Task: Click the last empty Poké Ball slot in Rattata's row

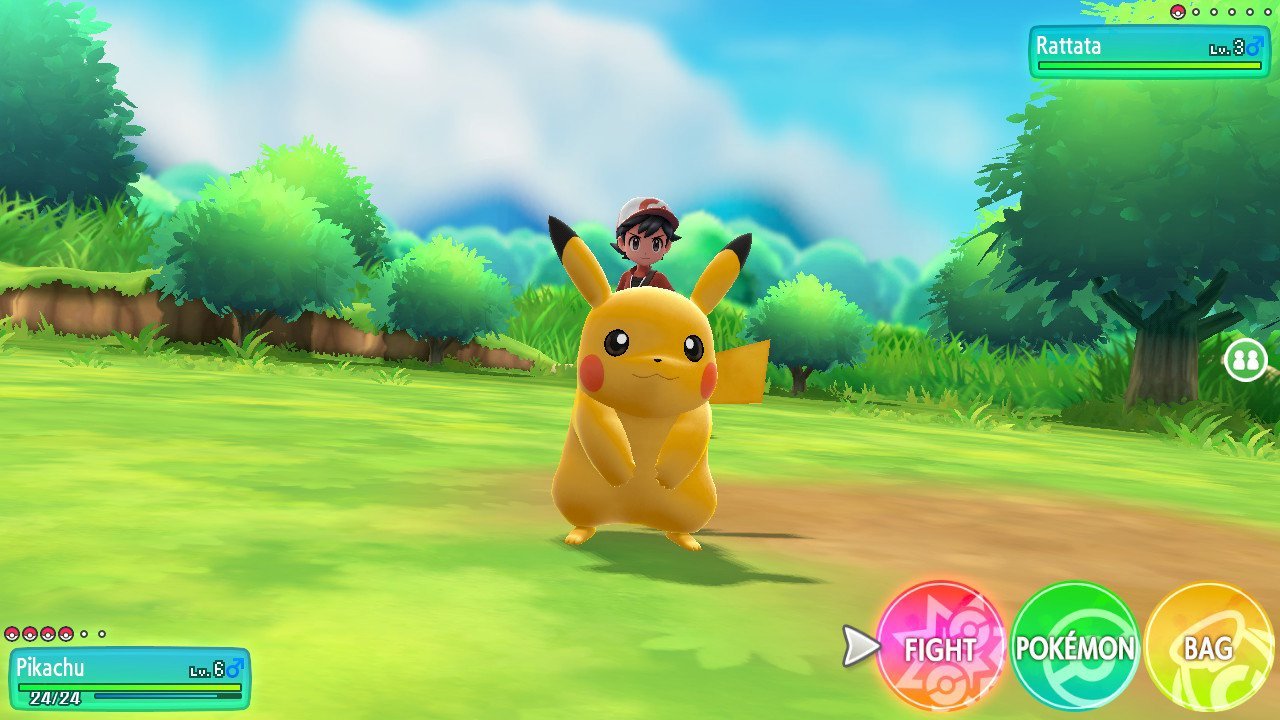Action: [x=1266, y=12]
